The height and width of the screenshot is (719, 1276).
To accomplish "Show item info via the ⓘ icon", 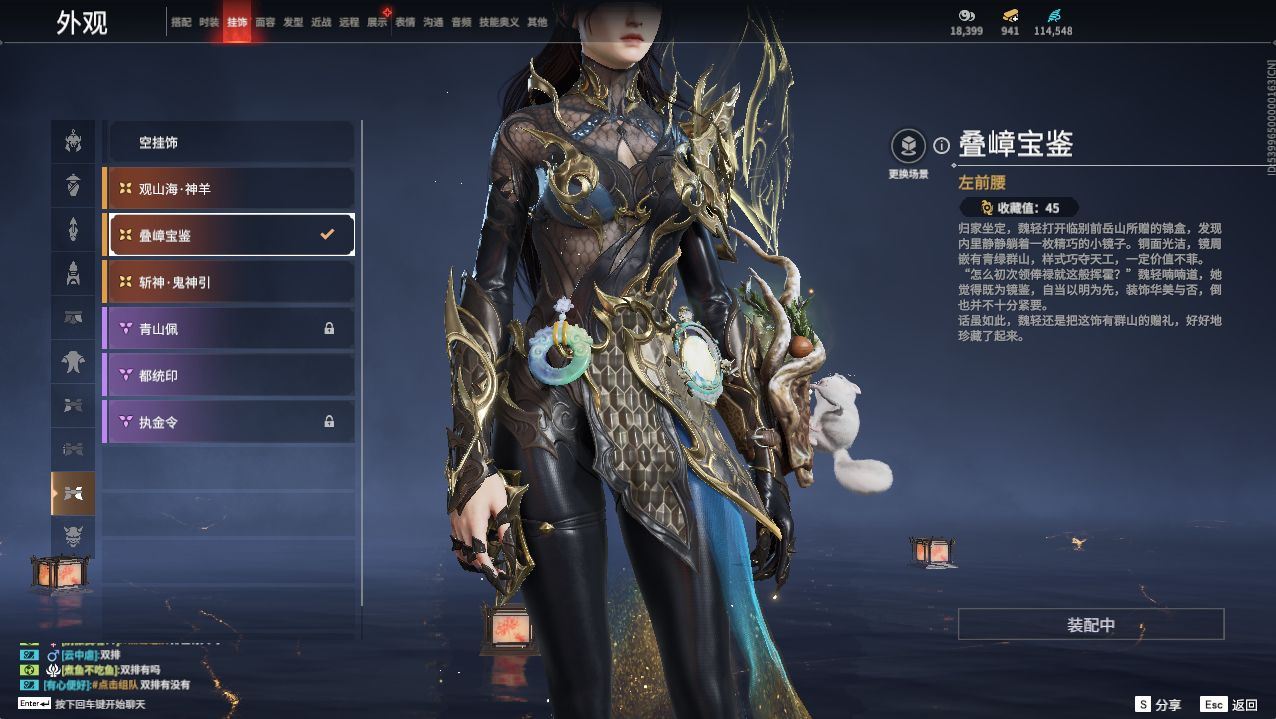I will pos(941,146).
